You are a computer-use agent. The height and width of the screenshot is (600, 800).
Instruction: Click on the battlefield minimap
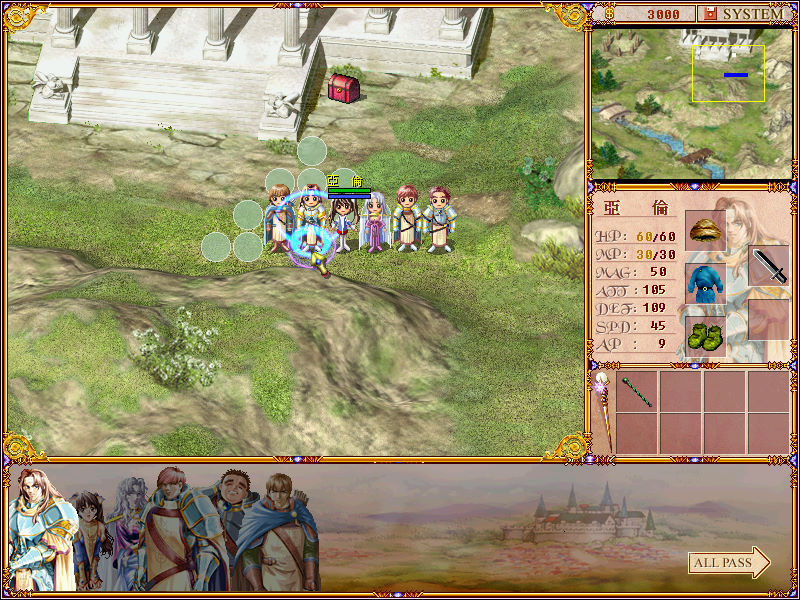tap(690, 103)
